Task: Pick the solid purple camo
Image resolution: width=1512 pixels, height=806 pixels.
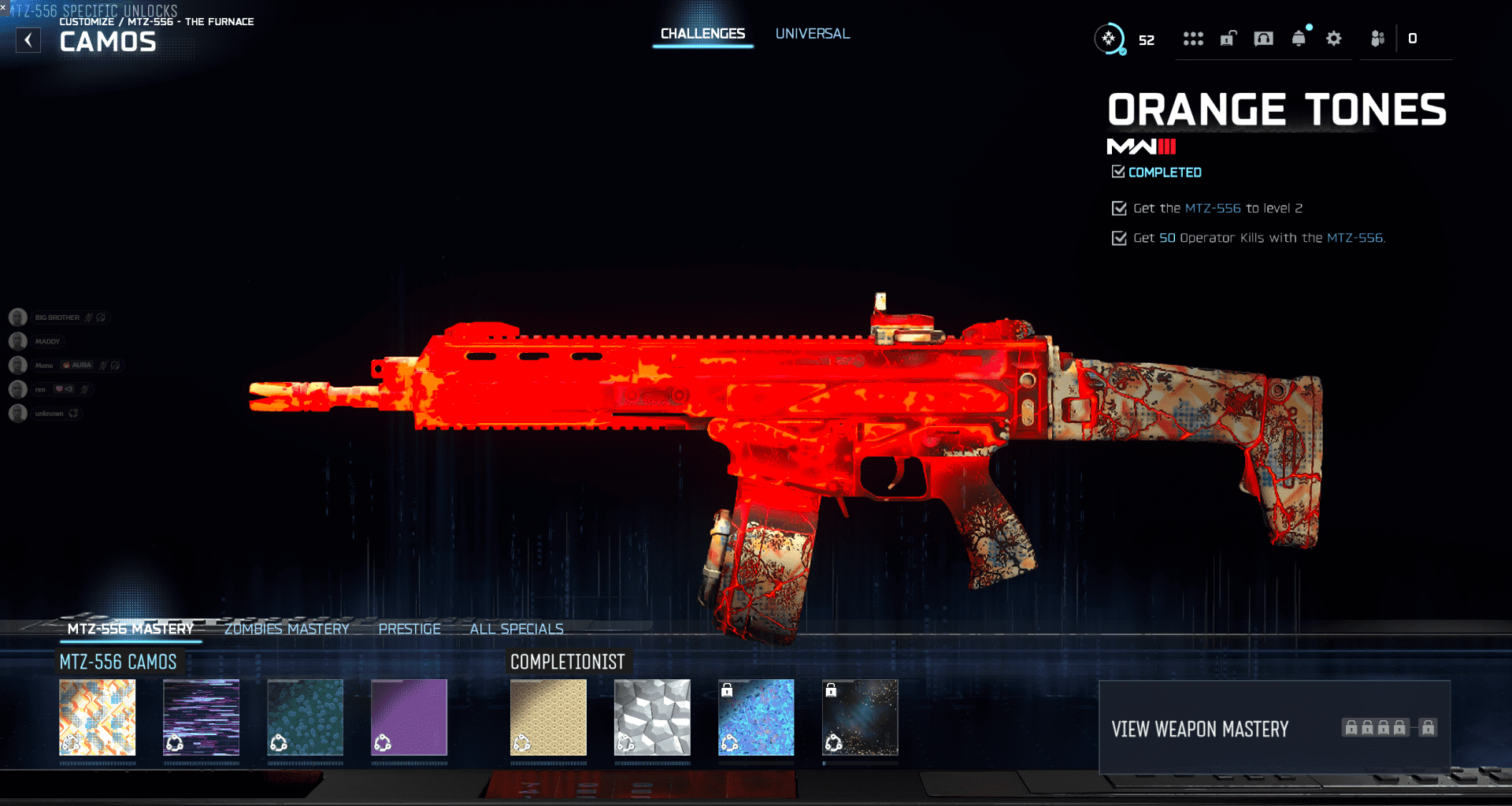Action: 409,718
